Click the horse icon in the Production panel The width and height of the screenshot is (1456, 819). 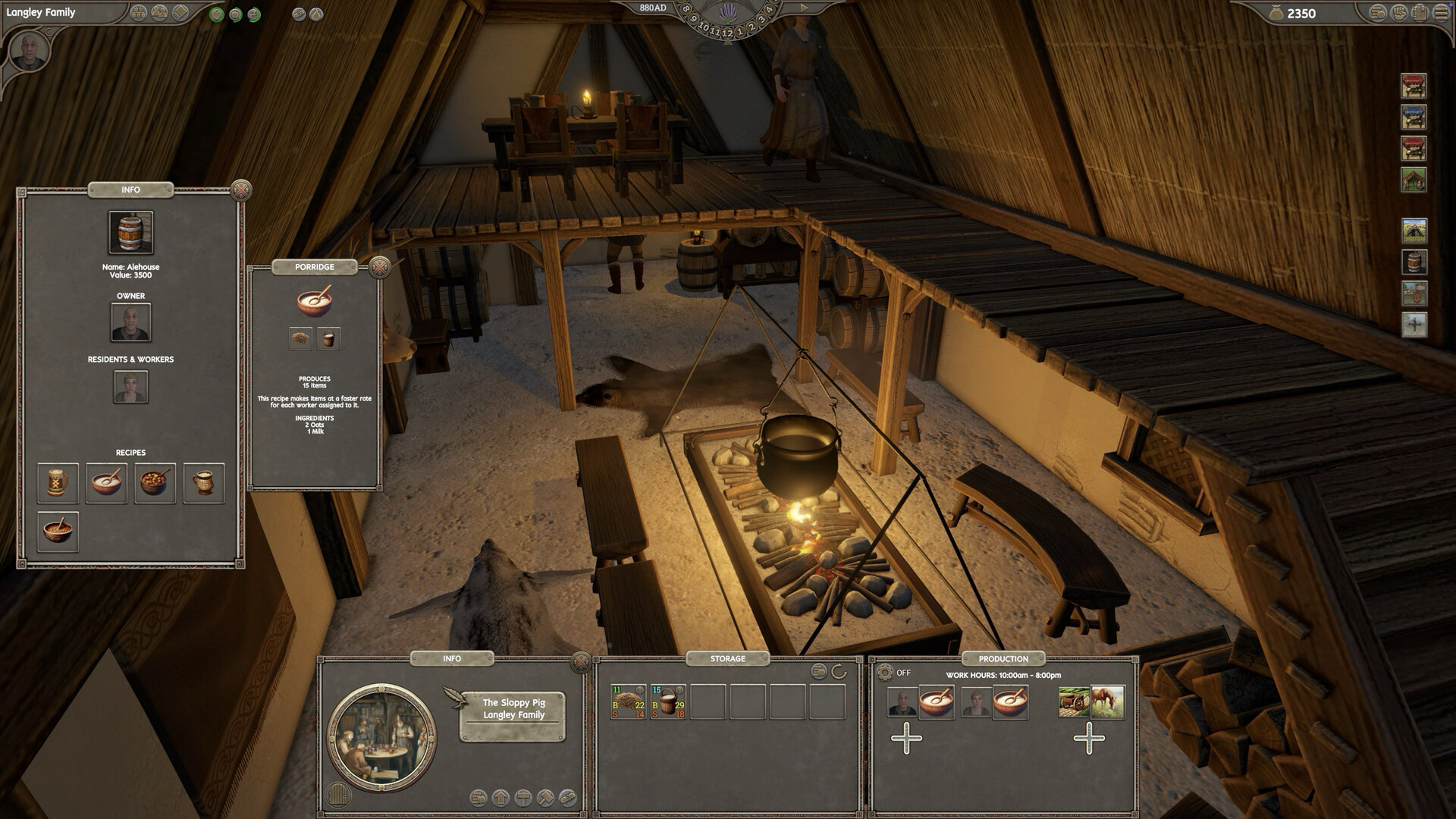coord(1107,702)
